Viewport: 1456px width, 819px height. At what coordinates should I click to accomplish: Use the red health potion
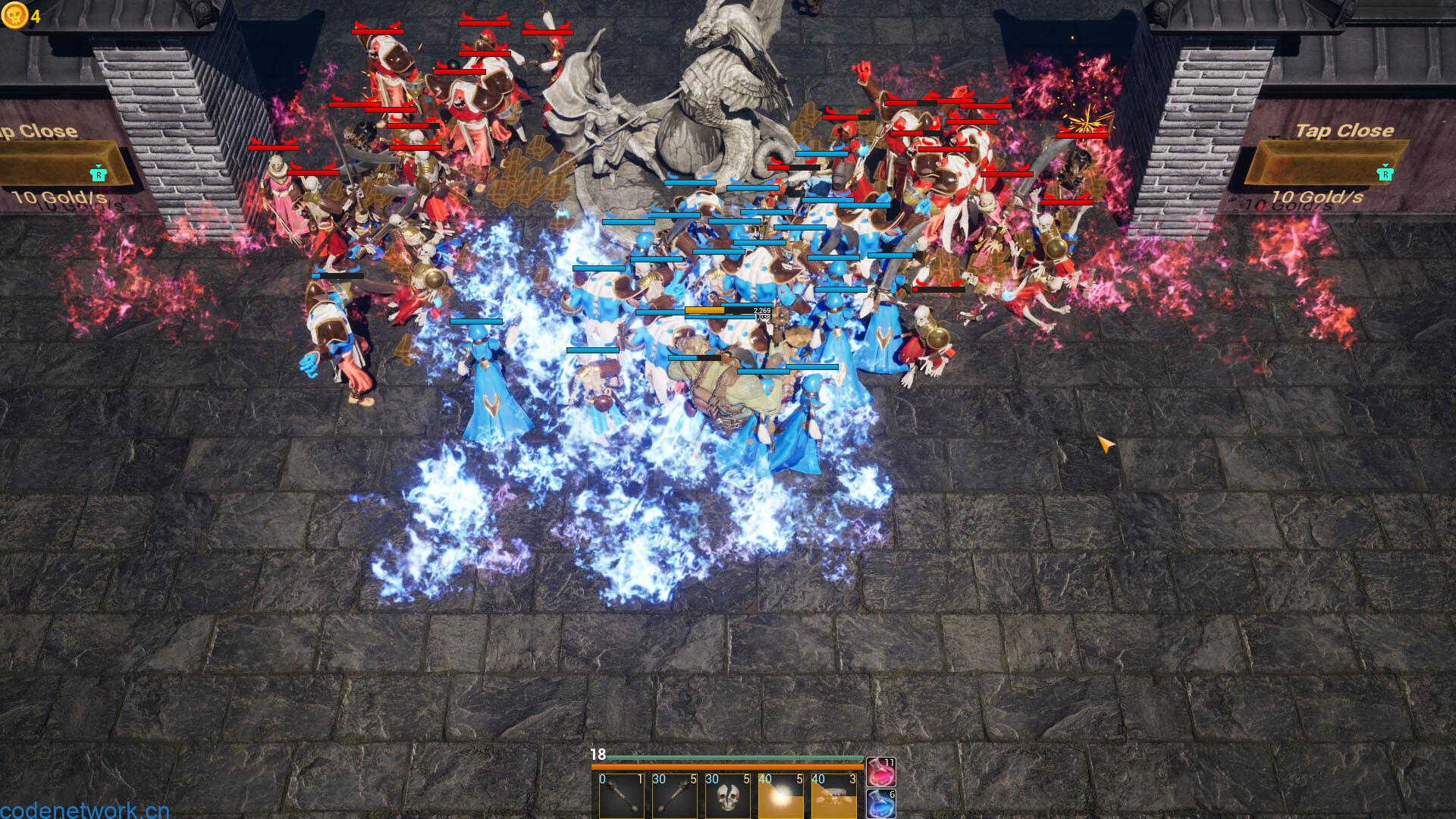880,772
